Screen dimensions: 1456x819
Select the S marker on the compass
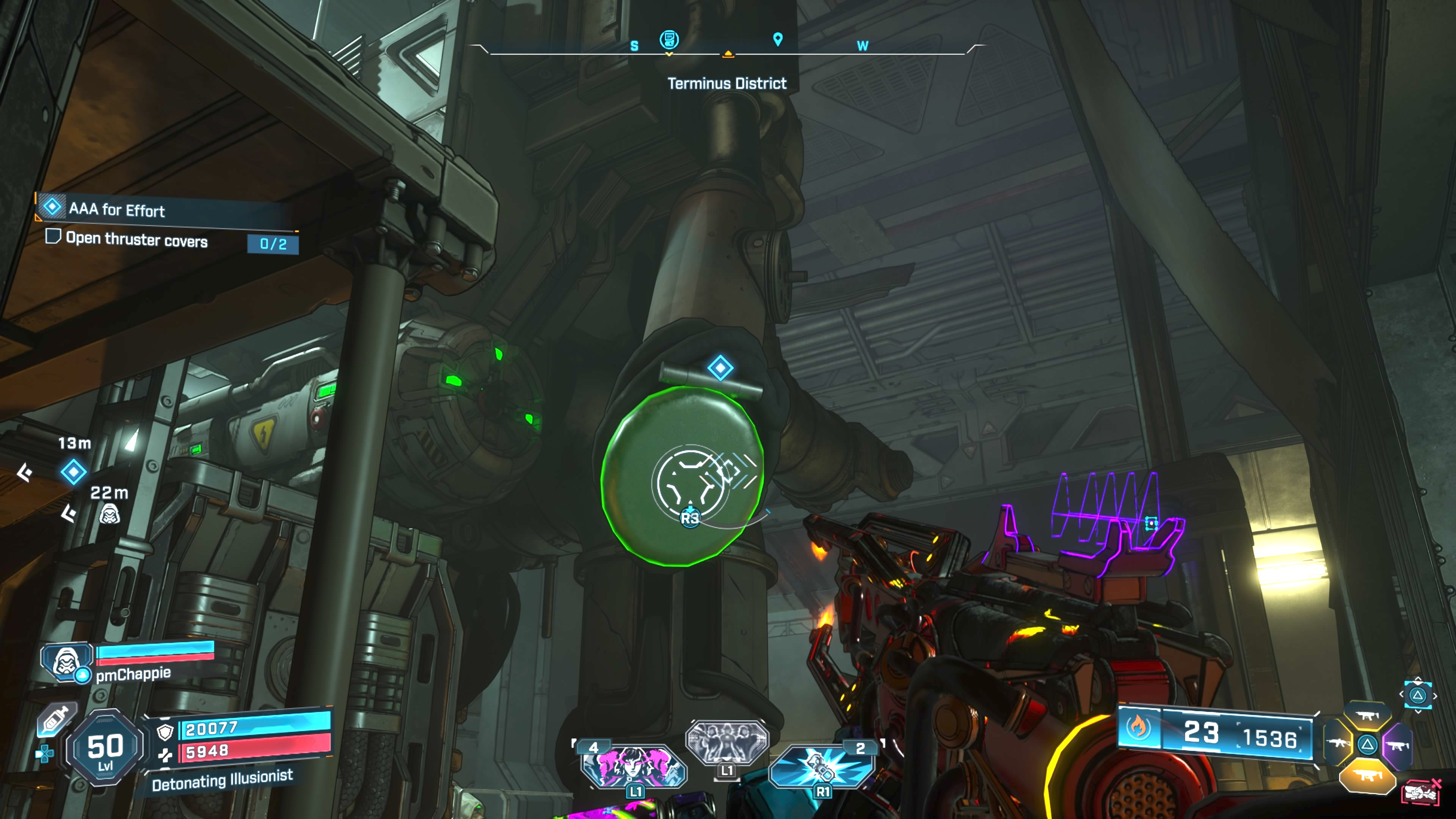pyautogui.click(x=634, y=46)
